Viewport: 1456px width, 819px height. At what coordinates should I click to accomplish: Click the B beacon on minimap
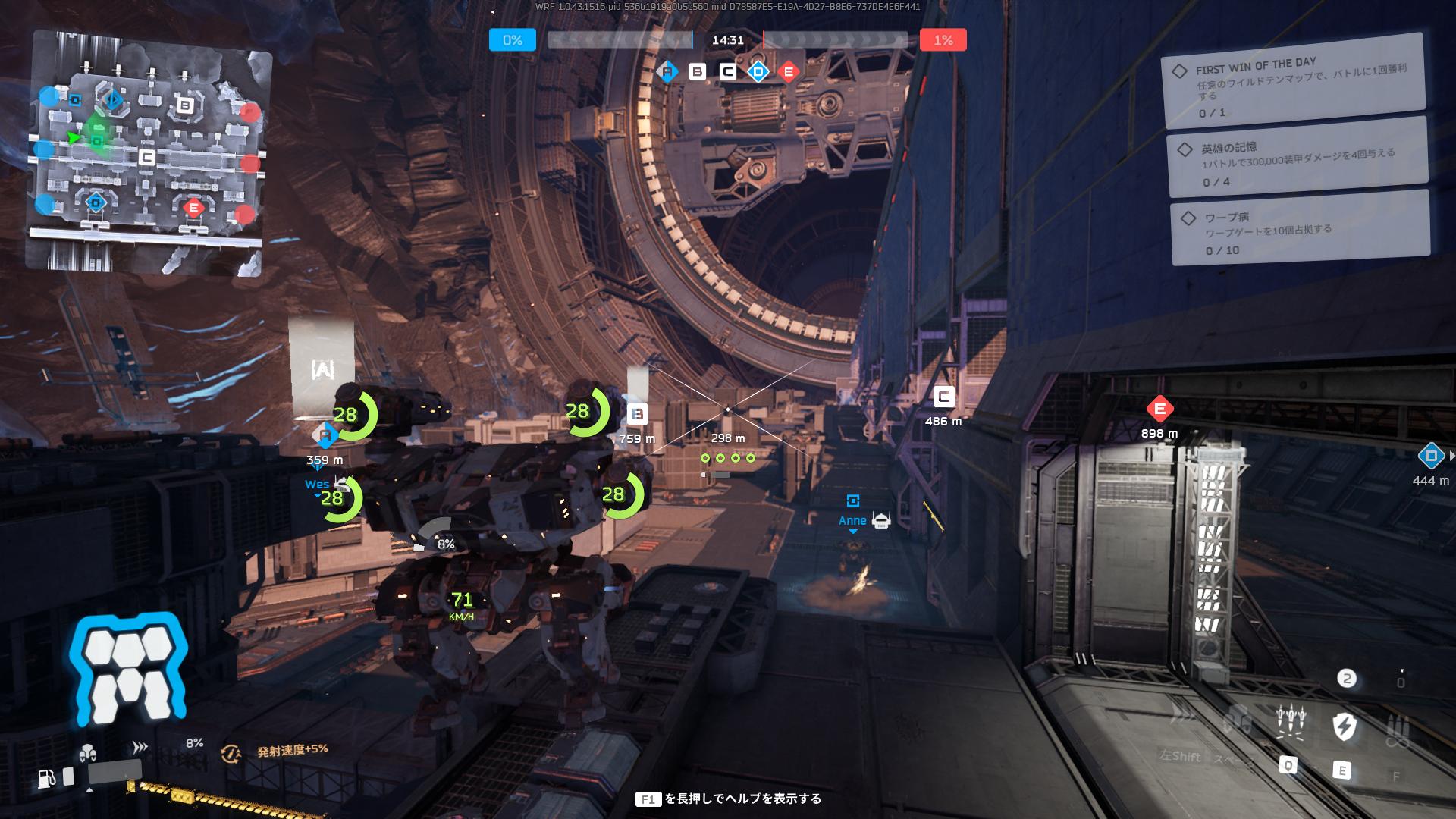(185, 105)
